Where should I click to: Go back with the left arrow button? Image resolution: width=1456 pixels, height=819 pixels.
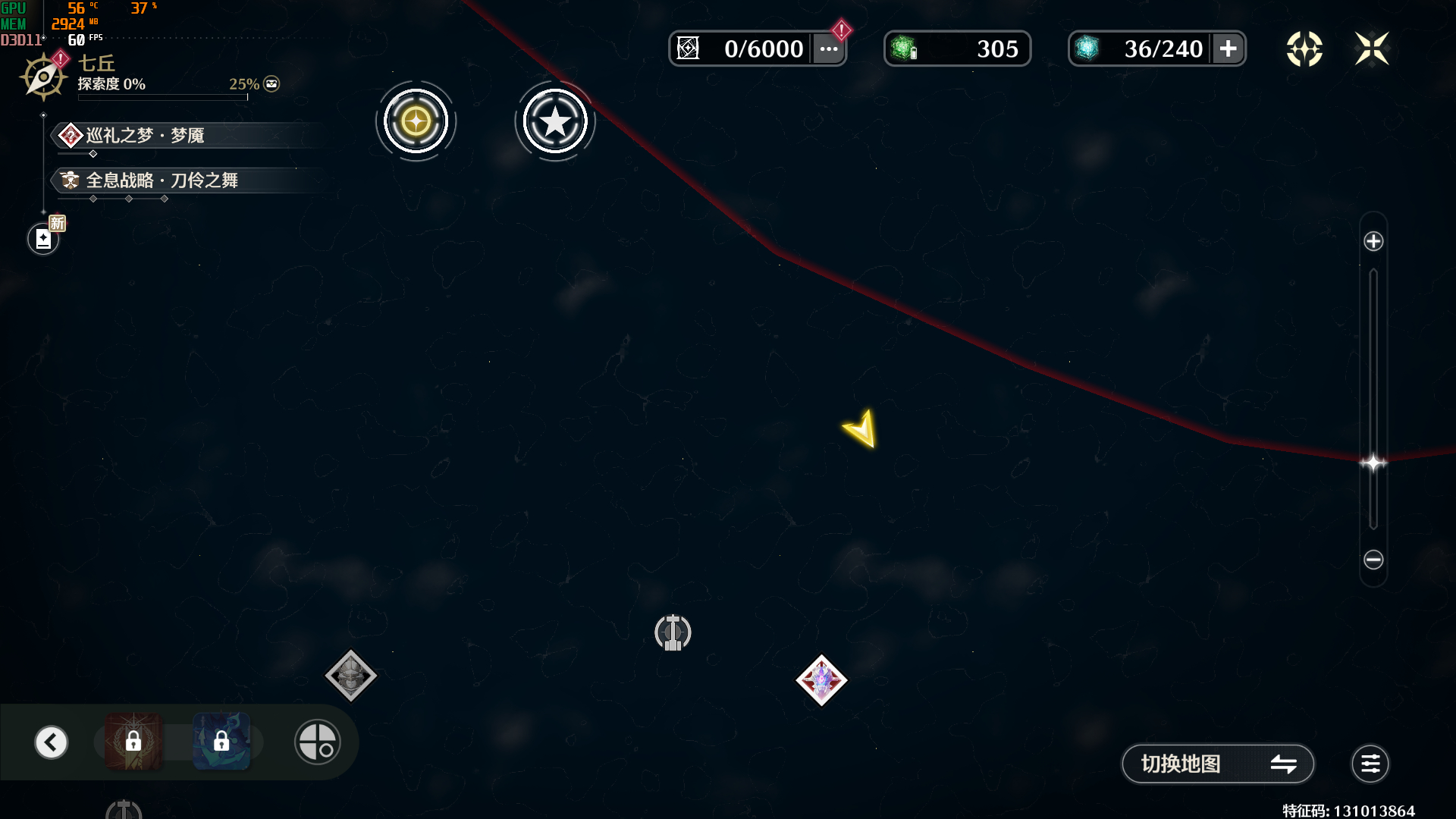[x=52, y=742]
